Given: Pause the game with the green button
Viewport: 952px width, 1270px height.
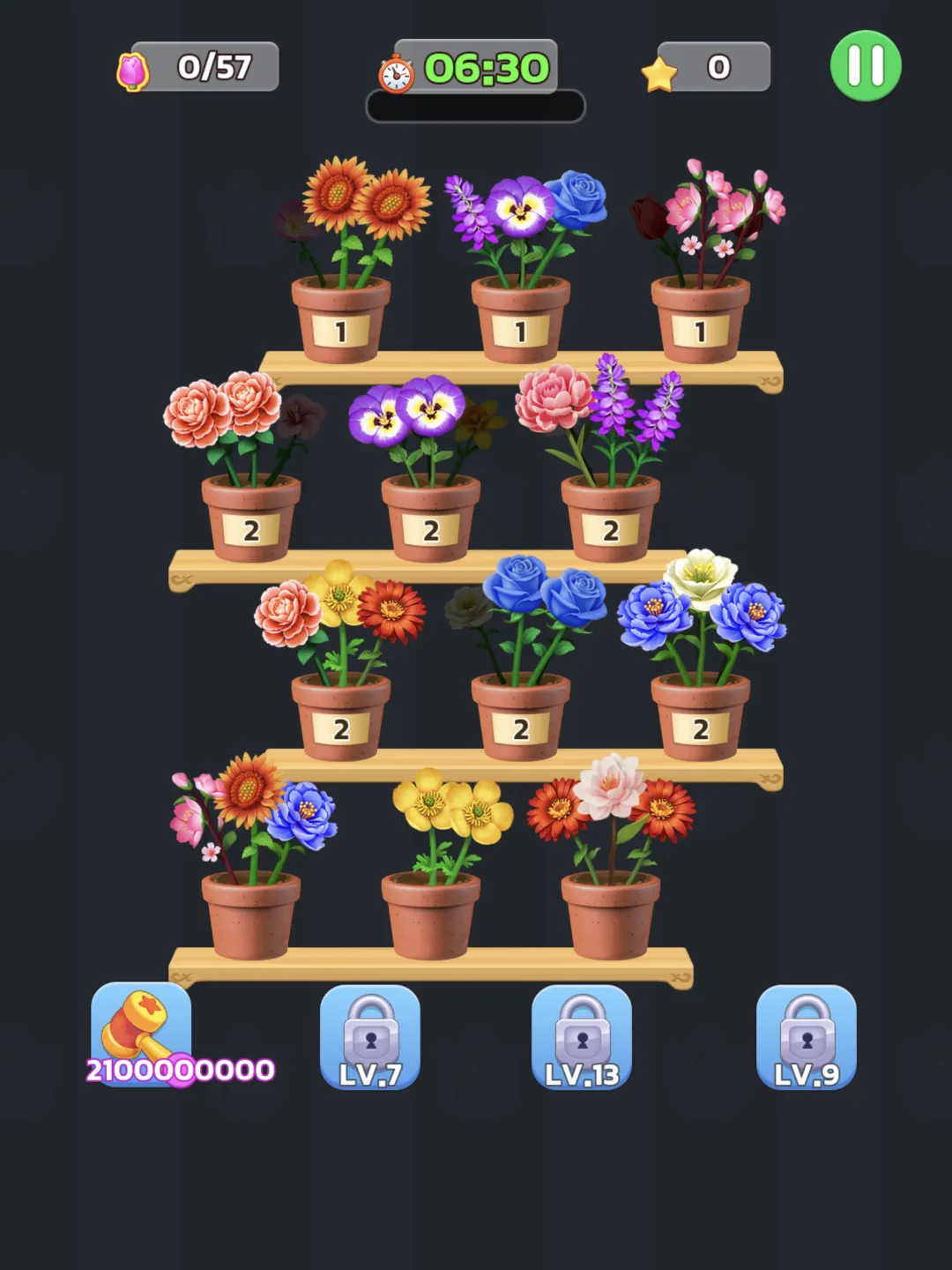Looking at the screenshot, I should pos(865,66).
